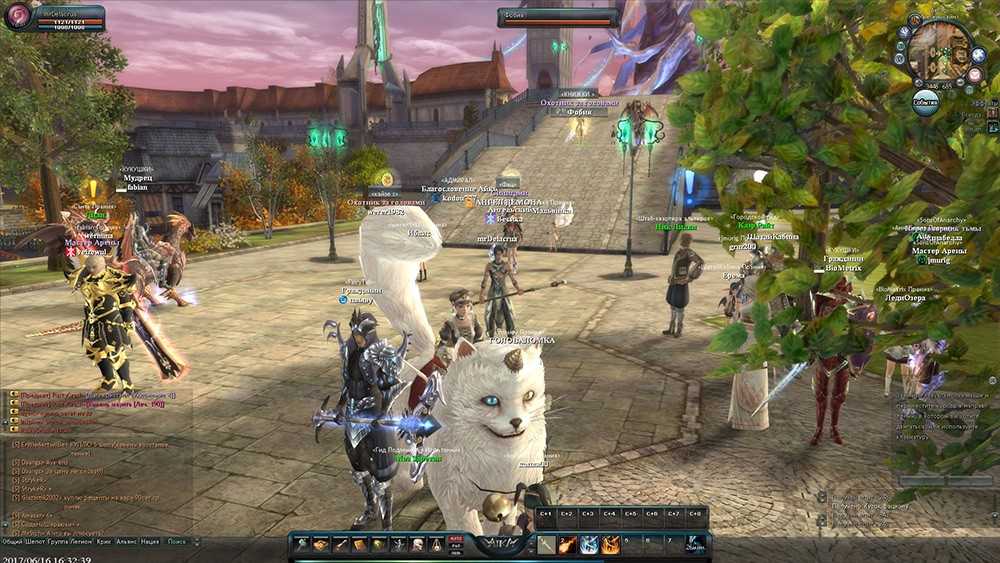Click the circular minimap
The width and height of the screenshot is (1000, 563).
(x=940, y=50)
